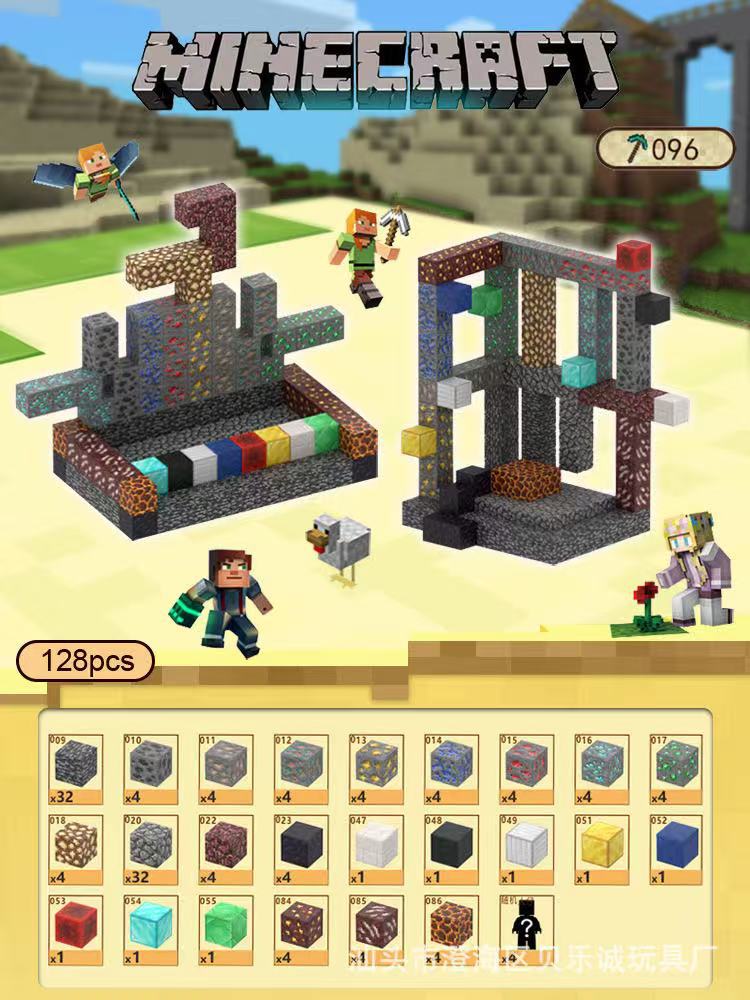Pick the gold ore block slot 013

[x=376, y=769]
